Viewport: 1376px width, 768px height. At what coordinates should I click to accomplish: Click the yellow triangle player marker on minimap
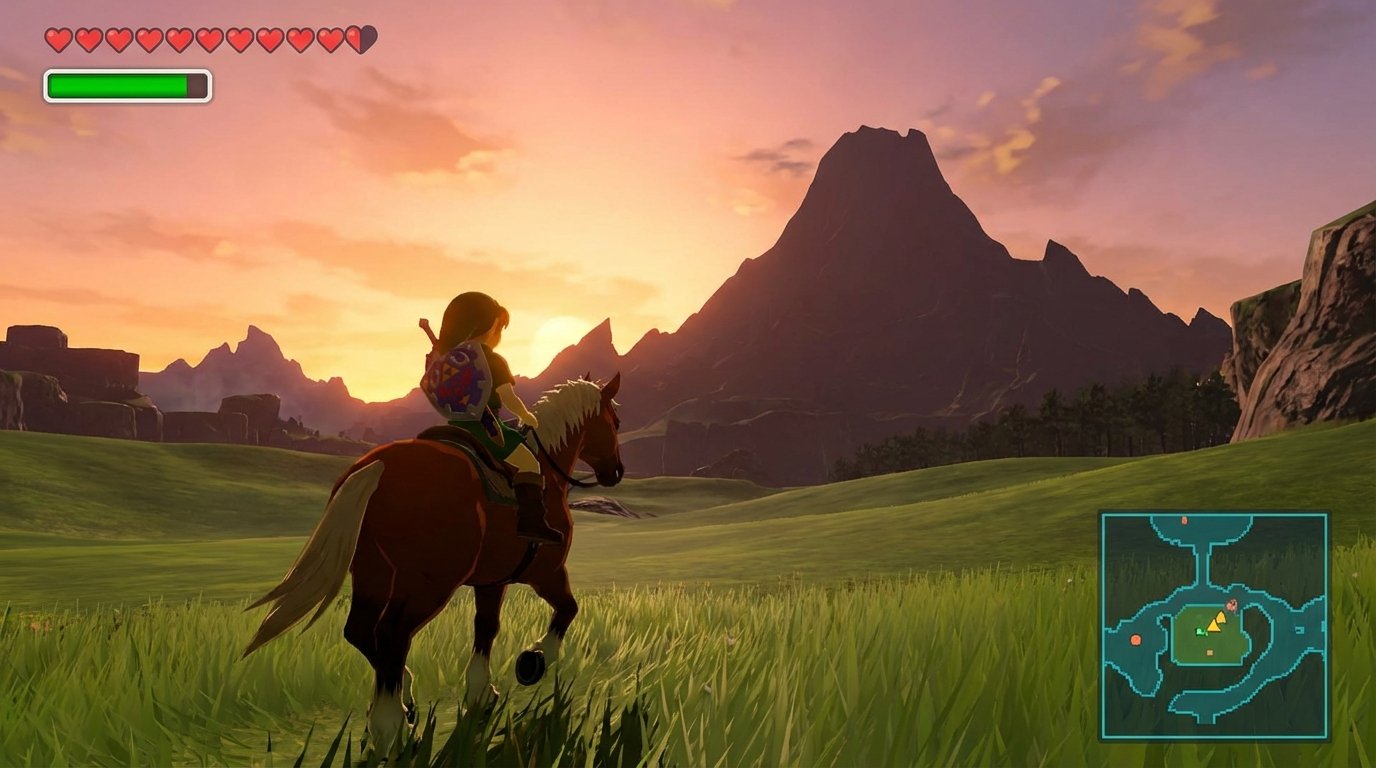(1214, 625)
